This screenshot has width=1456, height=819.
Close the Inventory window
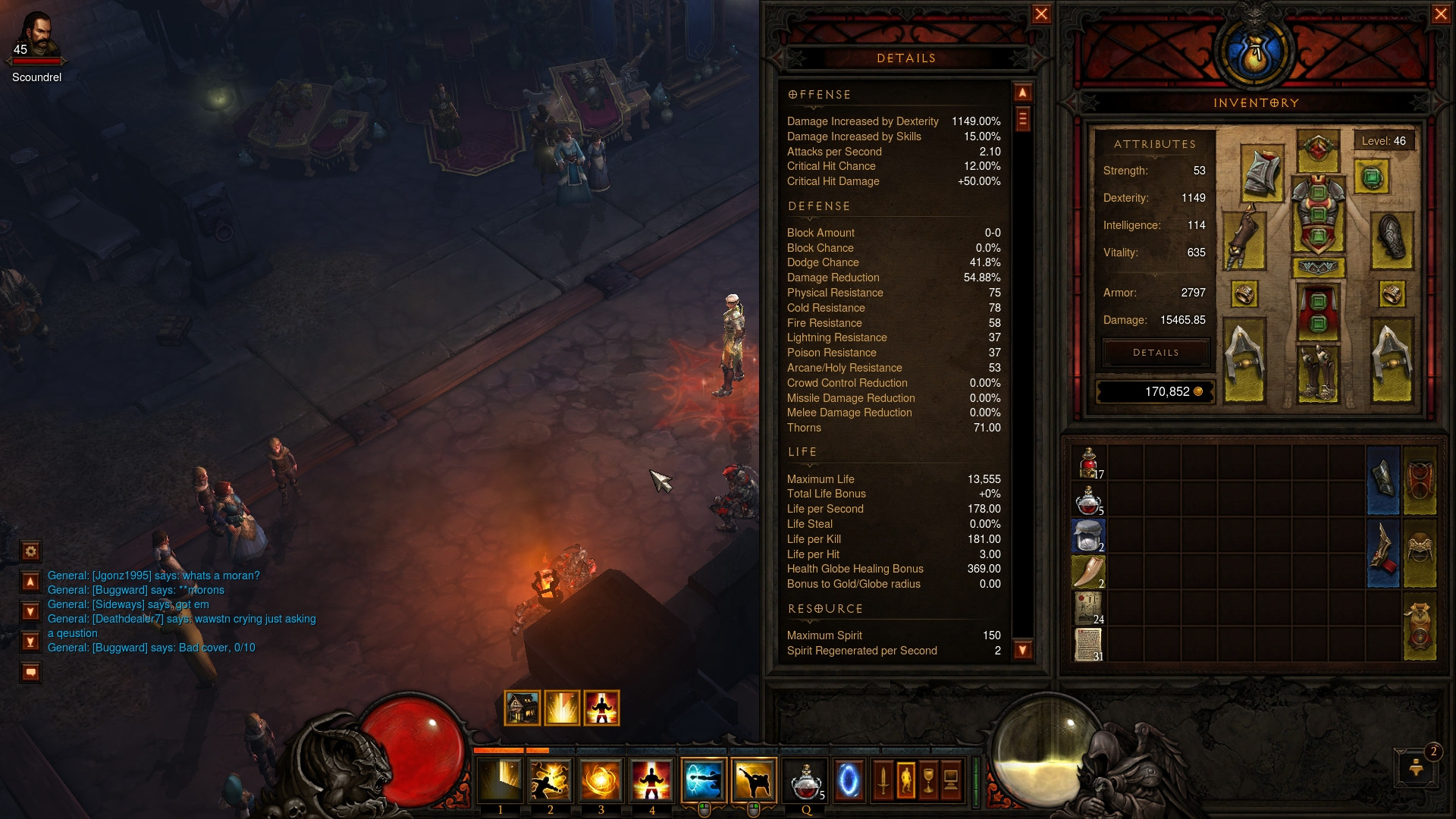[1441, 14]
